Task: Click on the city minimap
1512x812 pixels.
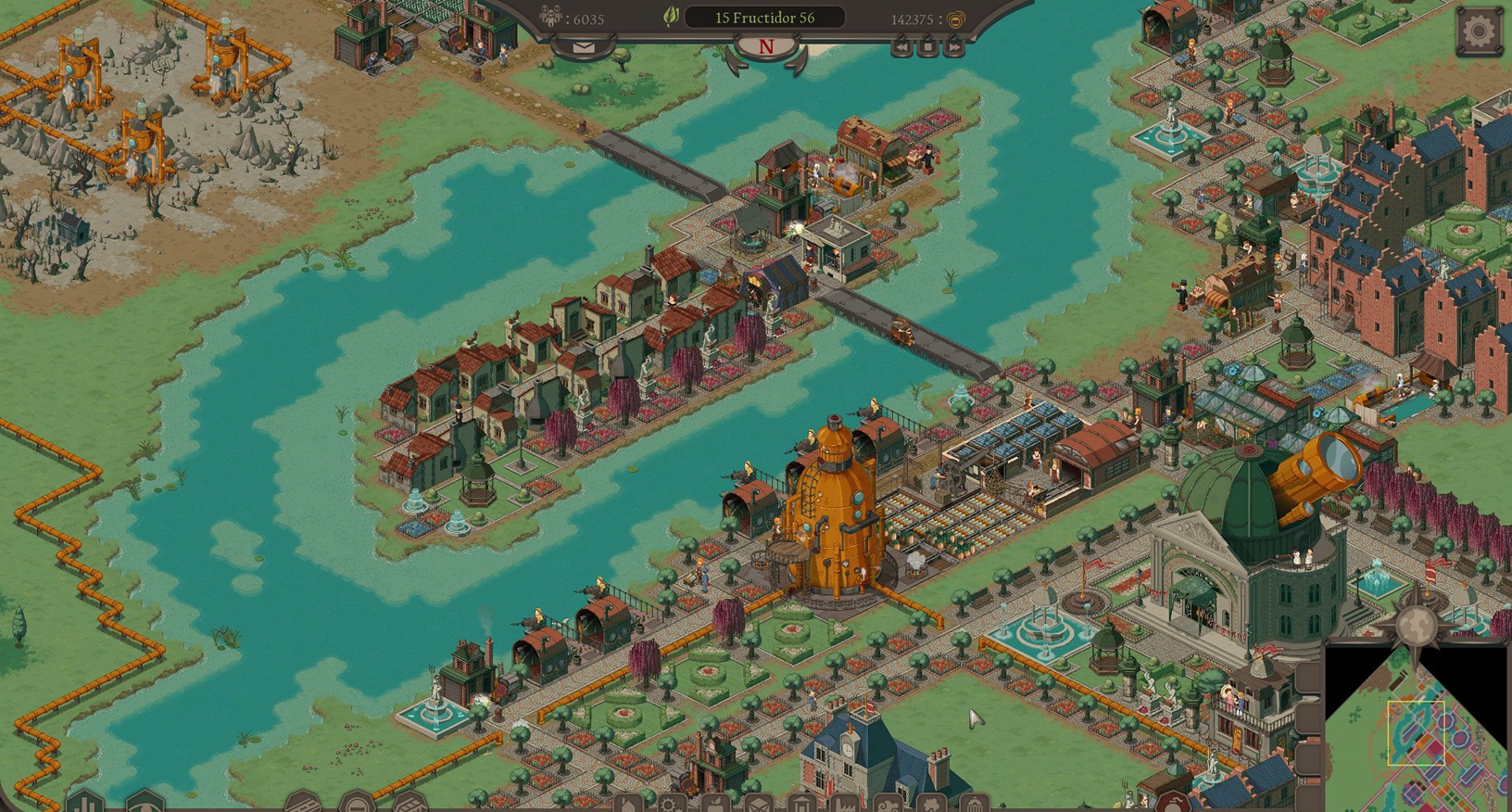Action: 1417,732
